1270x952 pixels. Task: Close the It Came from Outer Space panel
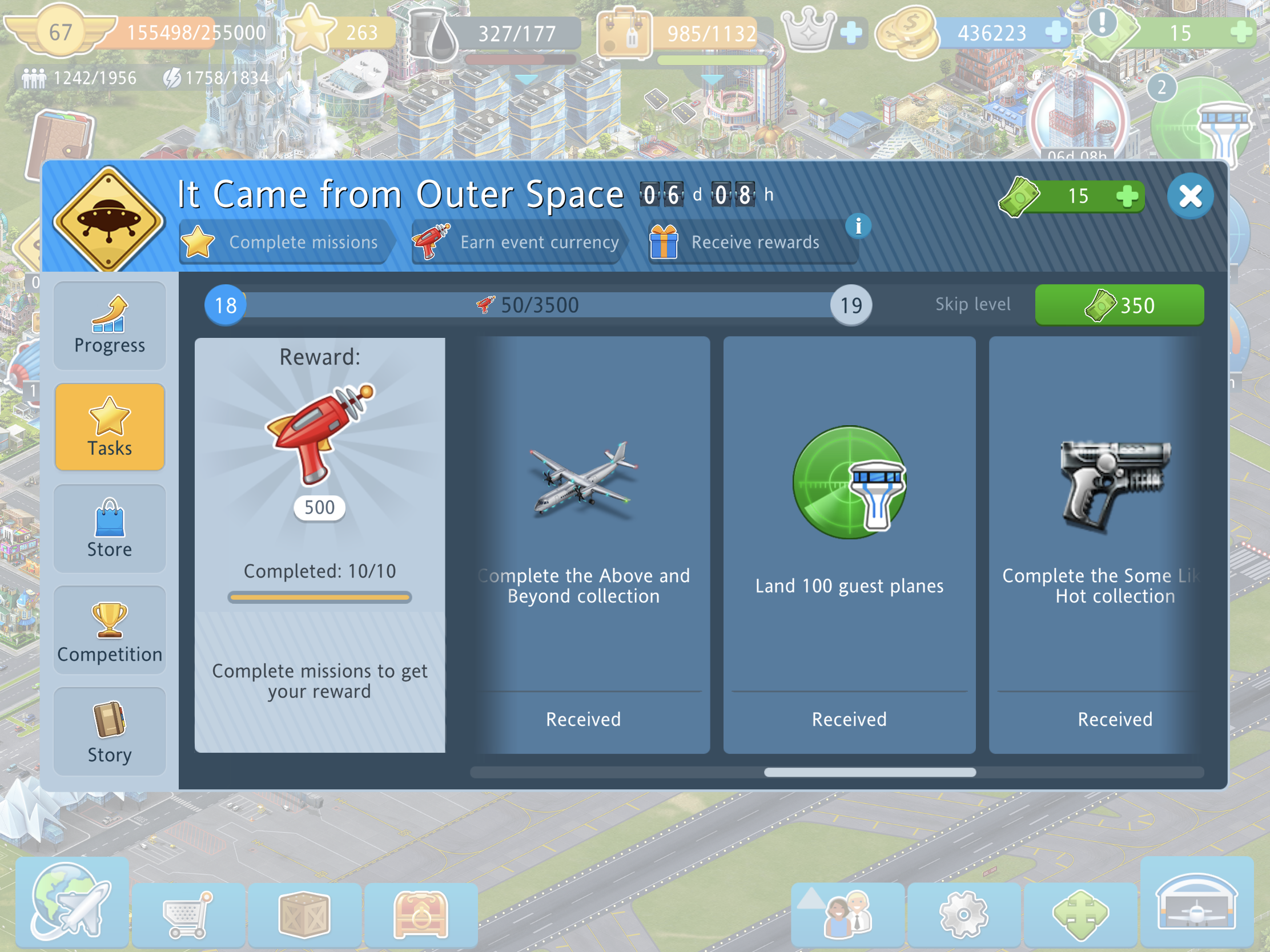(1189, 196)
